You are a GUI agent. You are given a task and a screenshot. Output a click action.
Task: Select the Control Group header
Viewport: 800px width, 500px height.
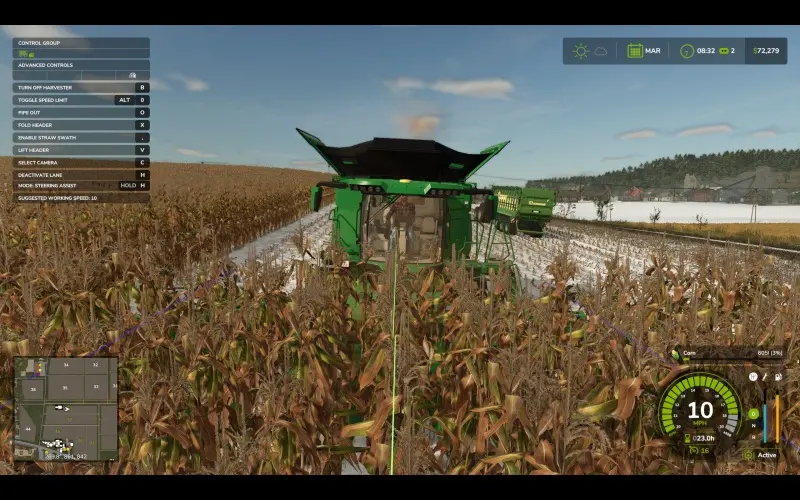coord(81,43)
